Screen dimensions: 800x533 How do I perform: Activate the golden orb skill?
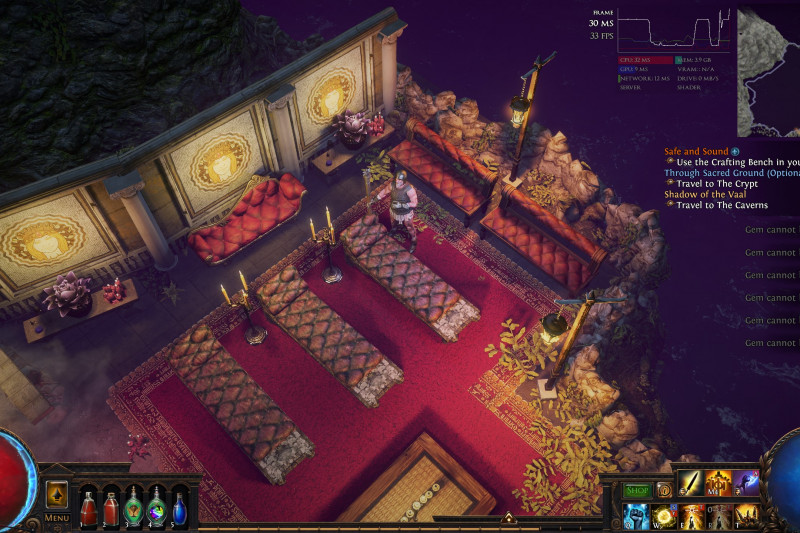664,516
